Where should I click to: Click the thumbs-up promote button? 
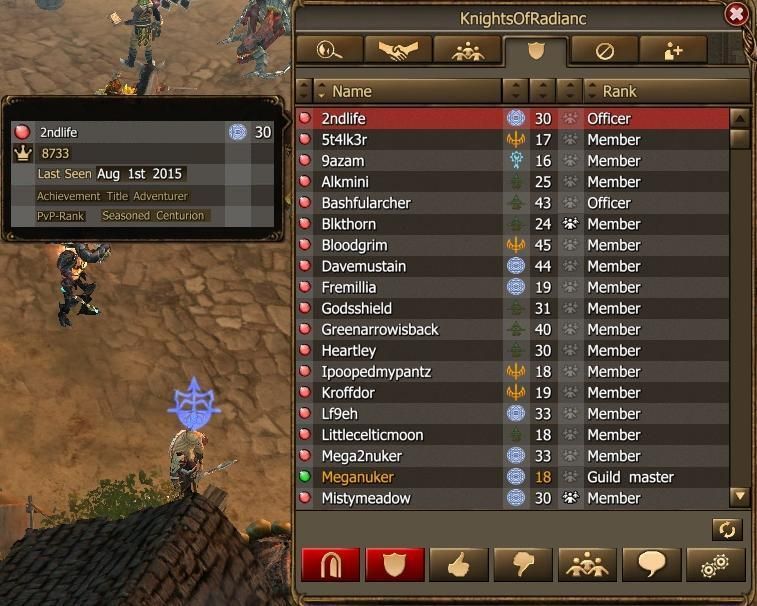coord(459,565)
